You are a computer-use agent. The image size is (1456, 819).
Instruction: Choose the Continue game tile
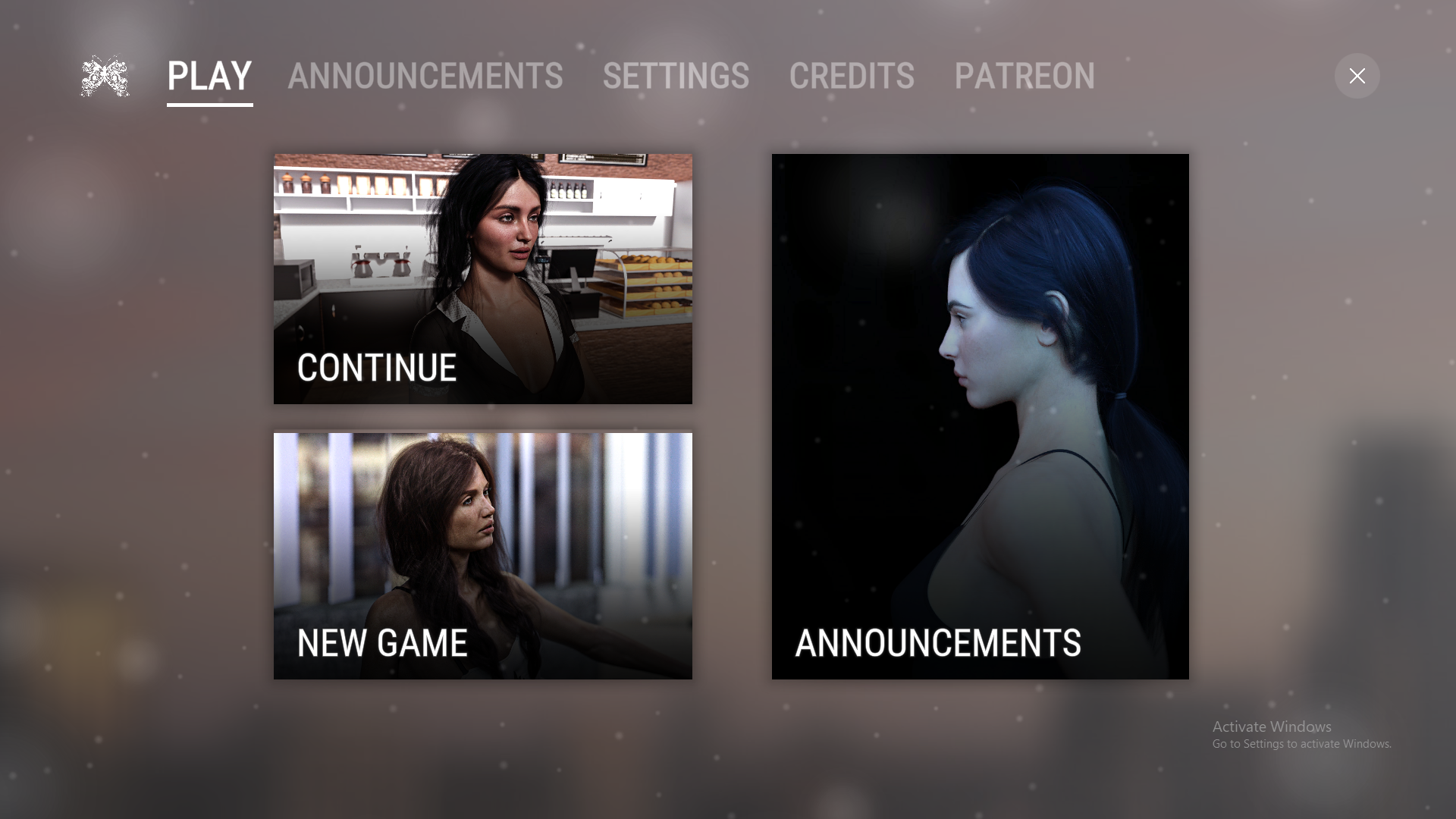coord(482,279)
